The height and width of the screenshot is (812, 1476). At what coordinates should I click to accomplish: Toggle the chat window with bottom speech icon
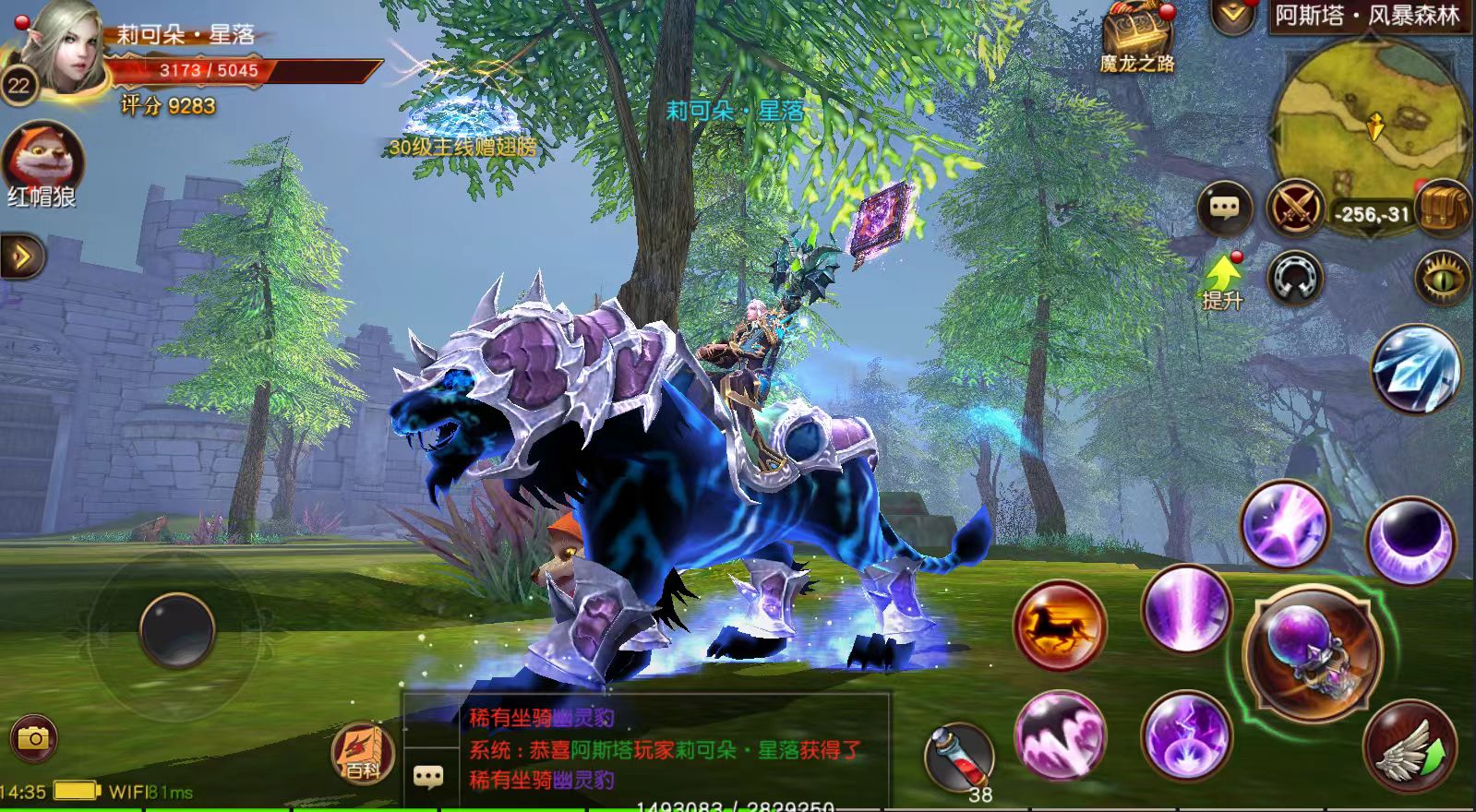click(428, 777)
